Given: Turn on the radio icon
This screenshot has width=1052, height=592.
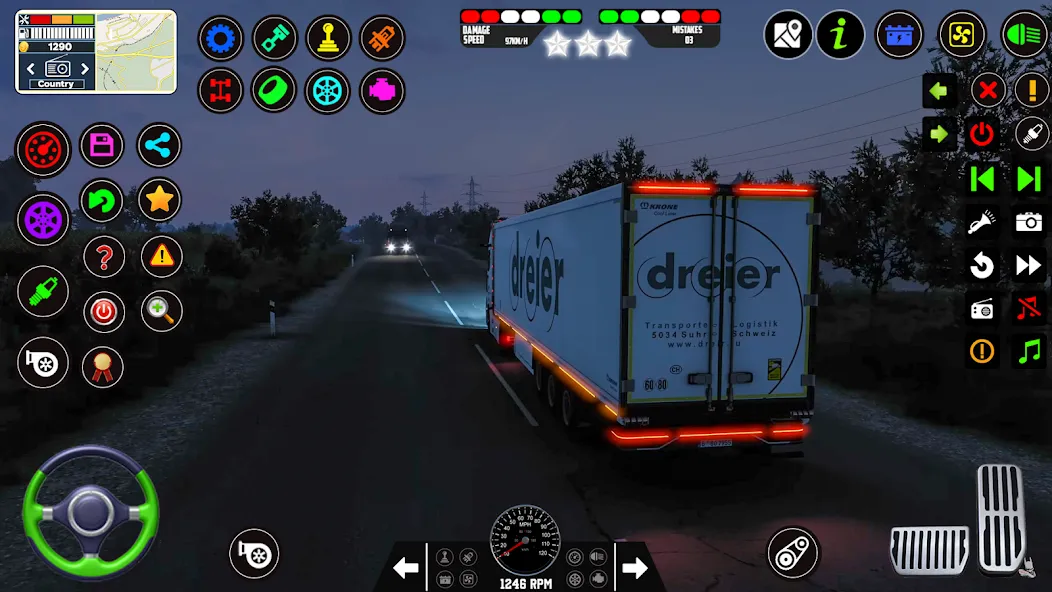Looking at the screenshot, I should [982, 308].
